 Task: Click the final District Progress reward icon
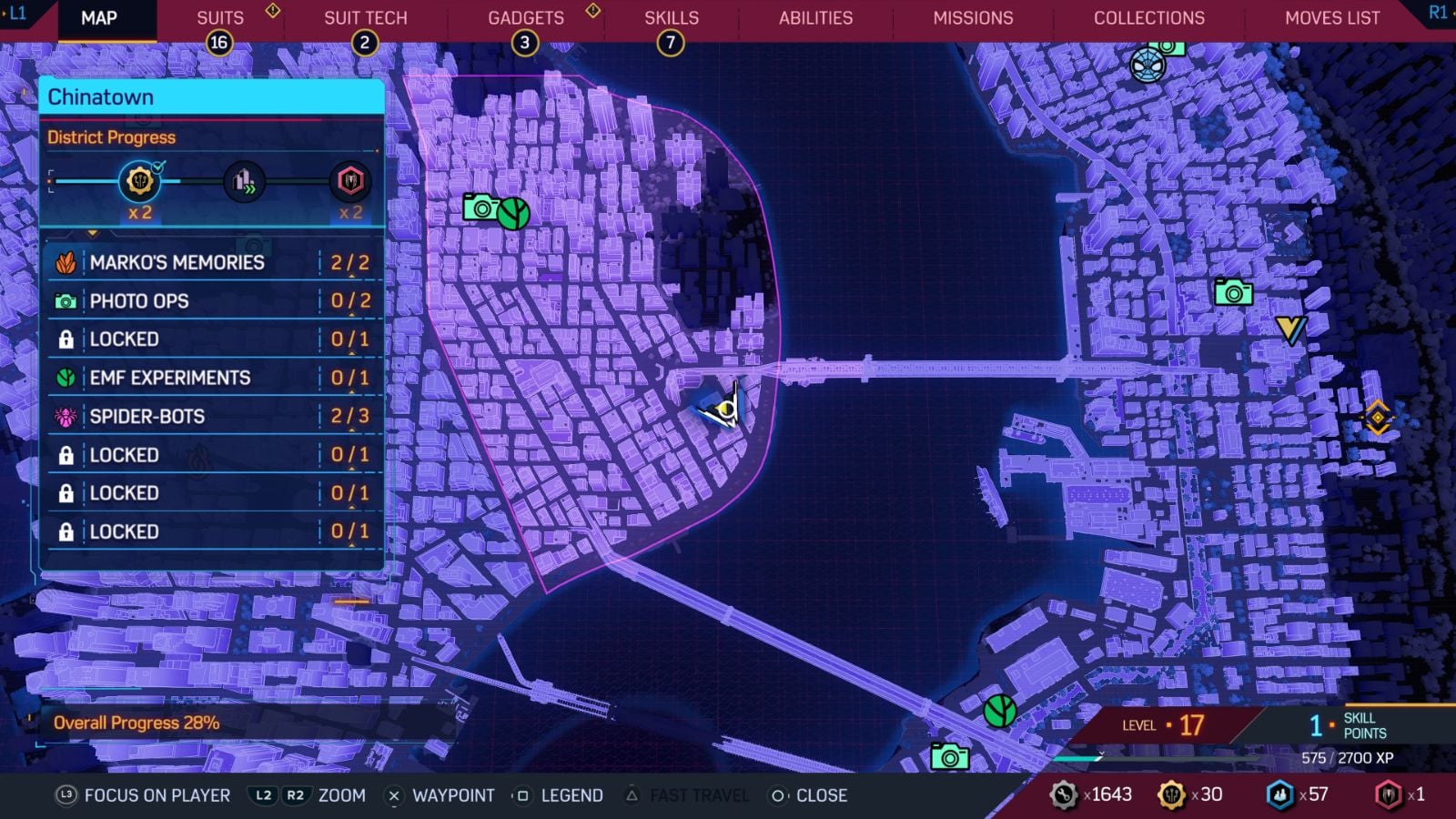pos(350,182)
